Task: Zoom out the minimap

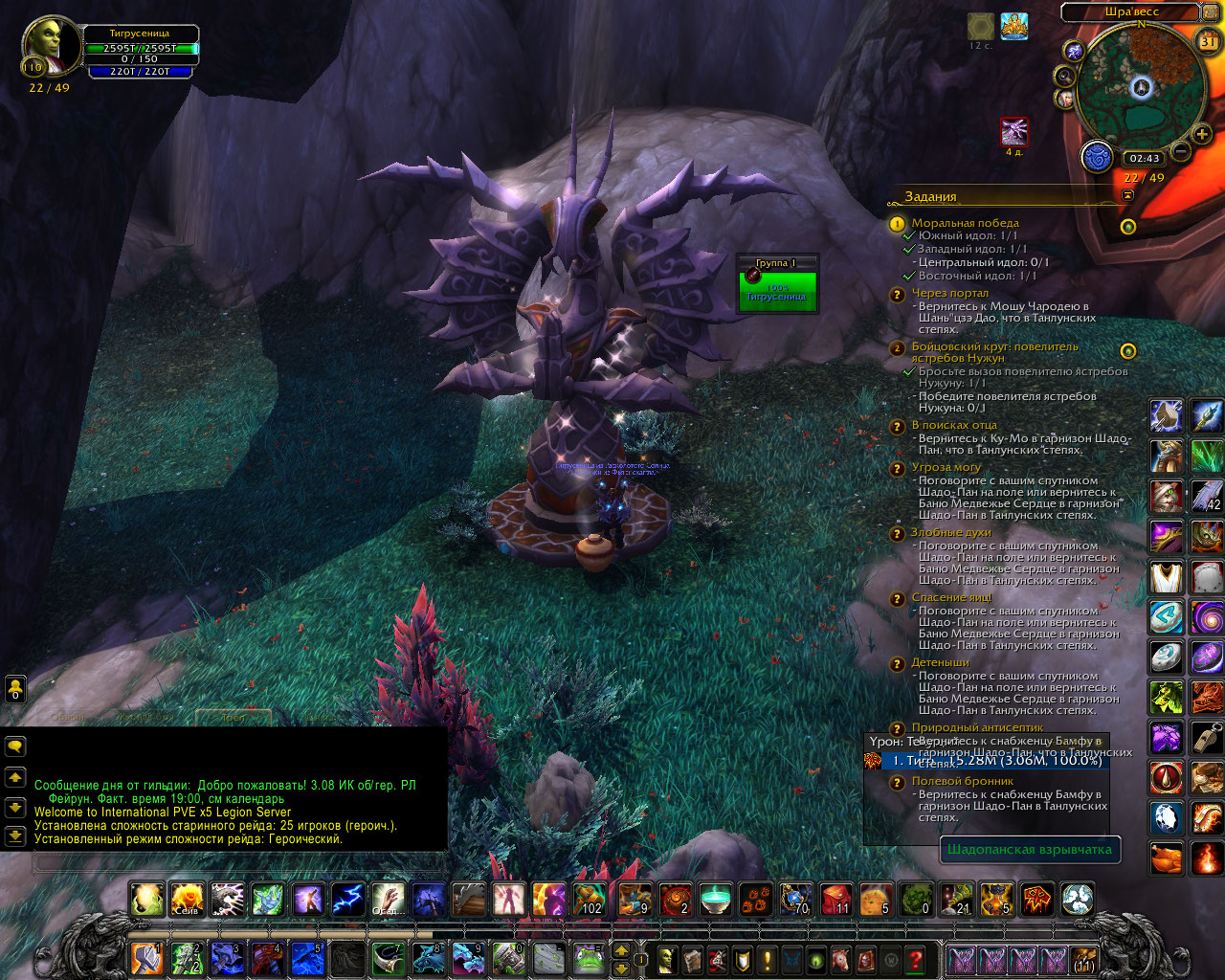Action: click(1181, 151)
